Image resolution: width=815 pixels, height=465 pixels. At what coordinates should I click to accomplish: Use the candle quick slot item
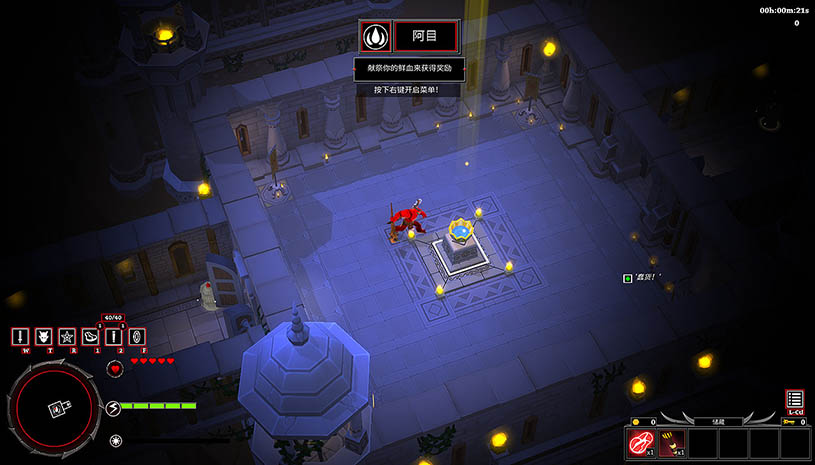tap(114, 337)
